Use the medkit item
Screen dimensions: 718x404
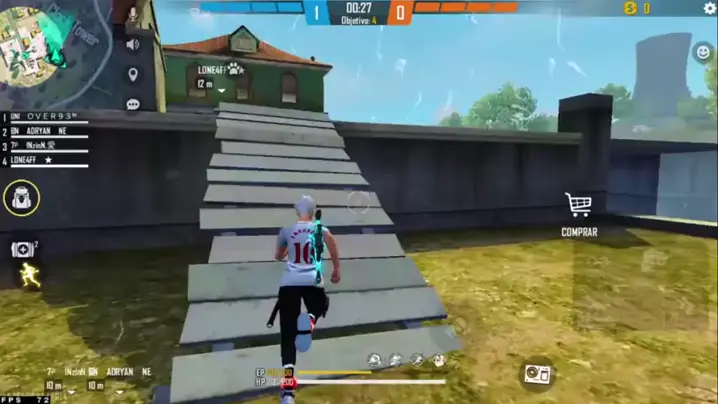[22, 249]
